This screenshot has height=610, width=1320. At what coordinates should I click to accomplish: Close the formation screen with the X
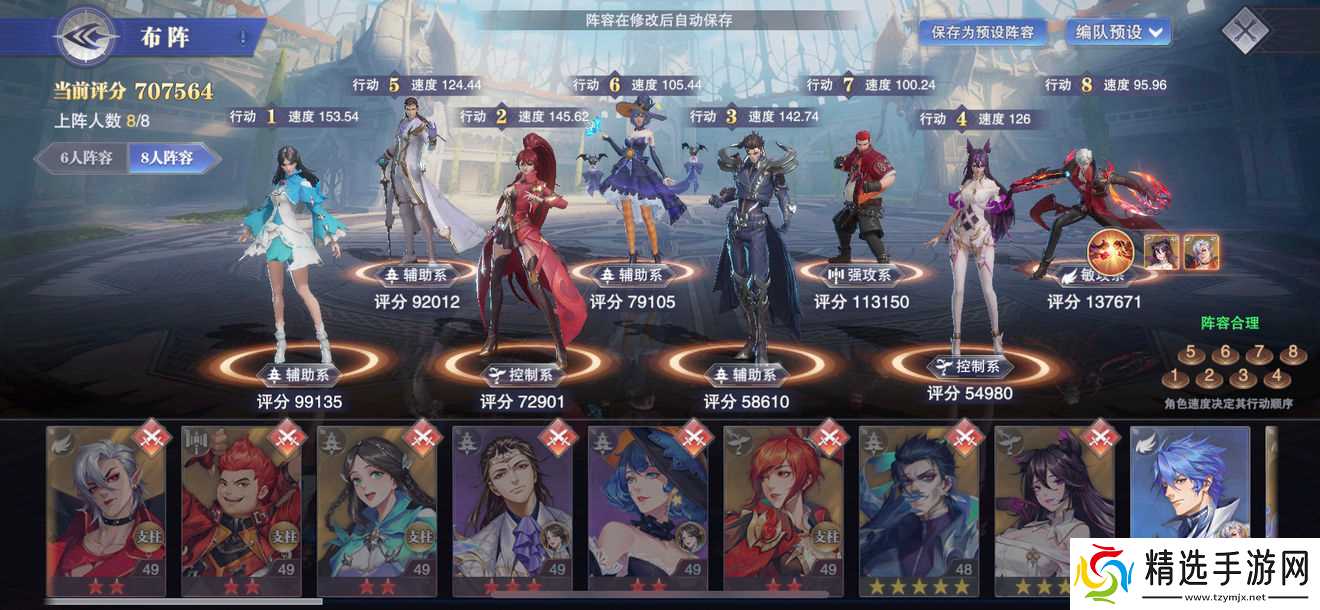pos(1245,31)
